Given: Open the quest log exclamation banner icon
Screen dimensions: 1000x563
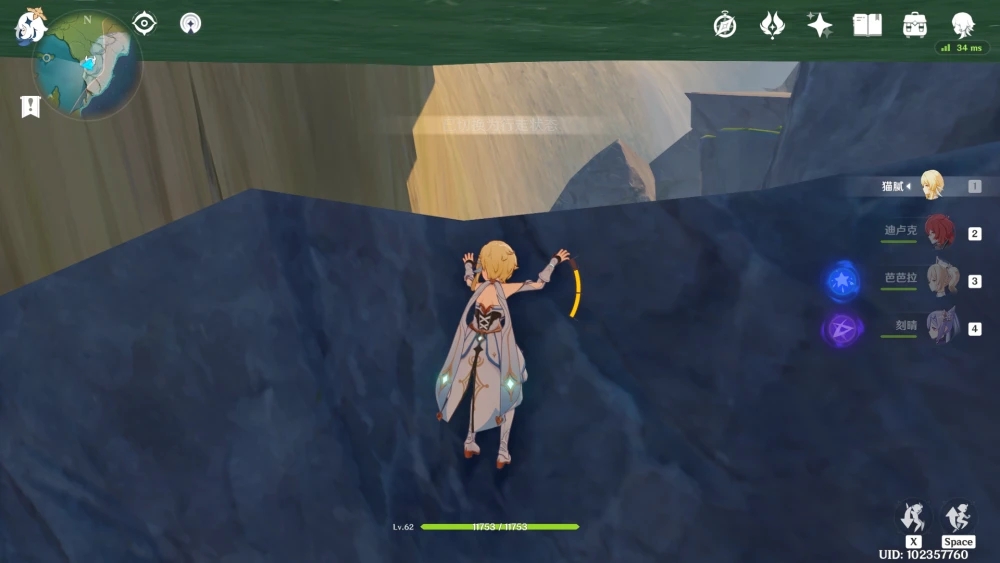Looking at the screenshot, I should click(30, 106).
